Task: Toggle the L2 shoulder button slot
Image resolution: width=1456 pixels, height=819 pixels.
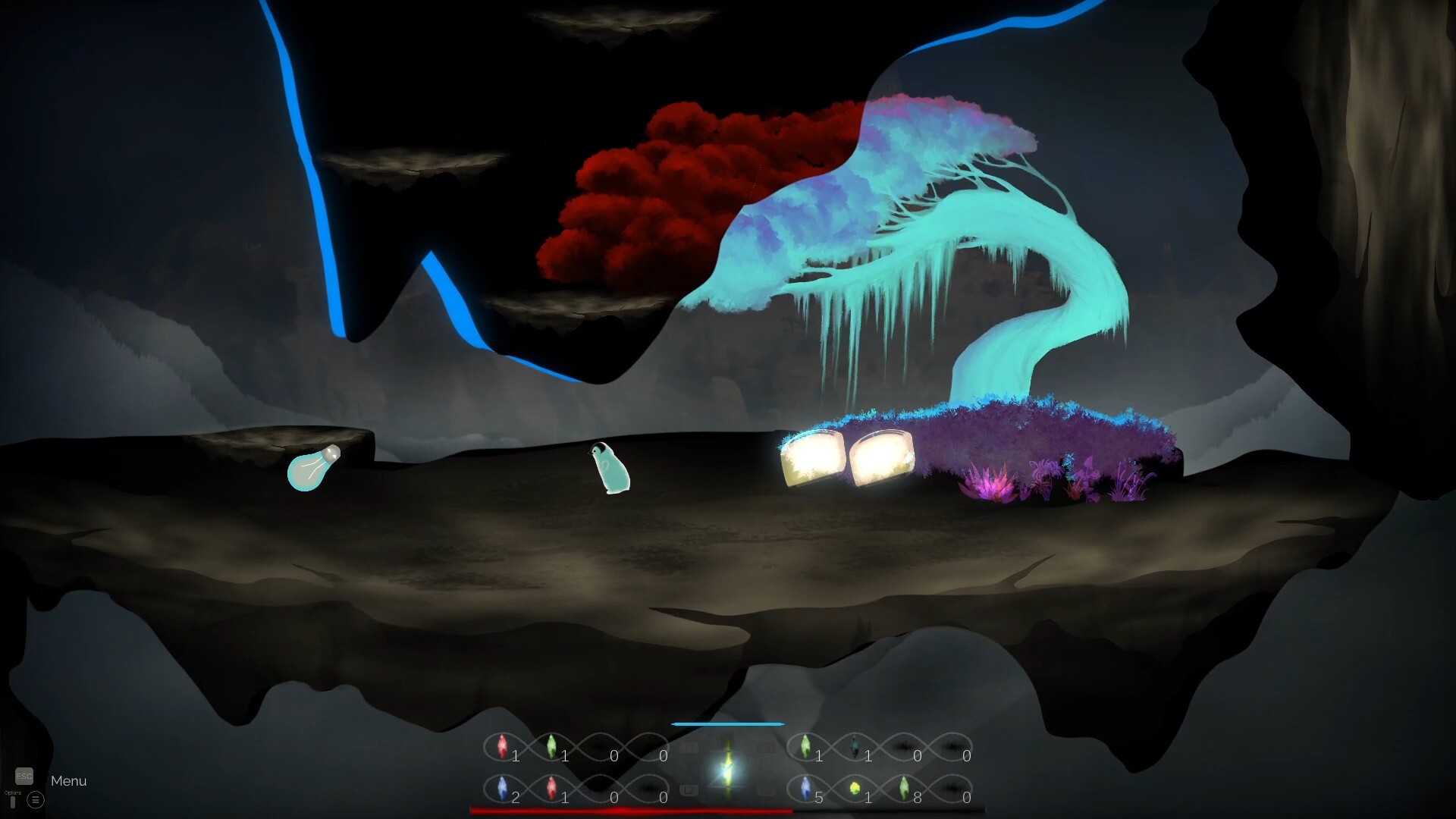Action: coord(689,790)
